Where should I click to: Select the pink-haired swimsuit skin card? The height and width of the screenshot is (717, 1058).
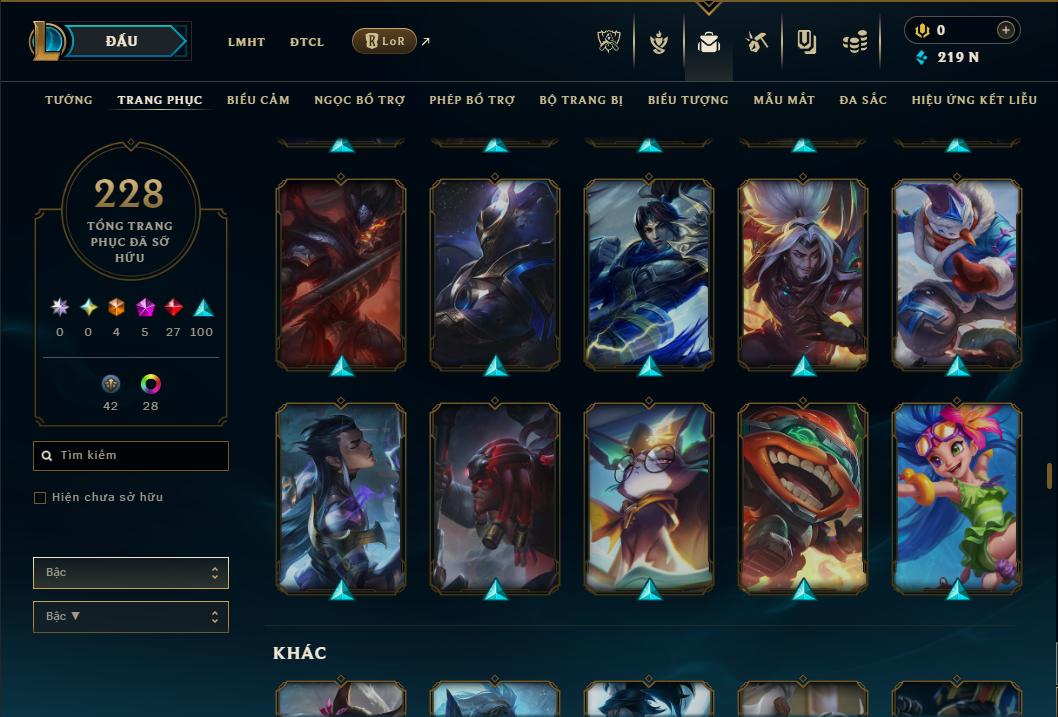point(957,496)
